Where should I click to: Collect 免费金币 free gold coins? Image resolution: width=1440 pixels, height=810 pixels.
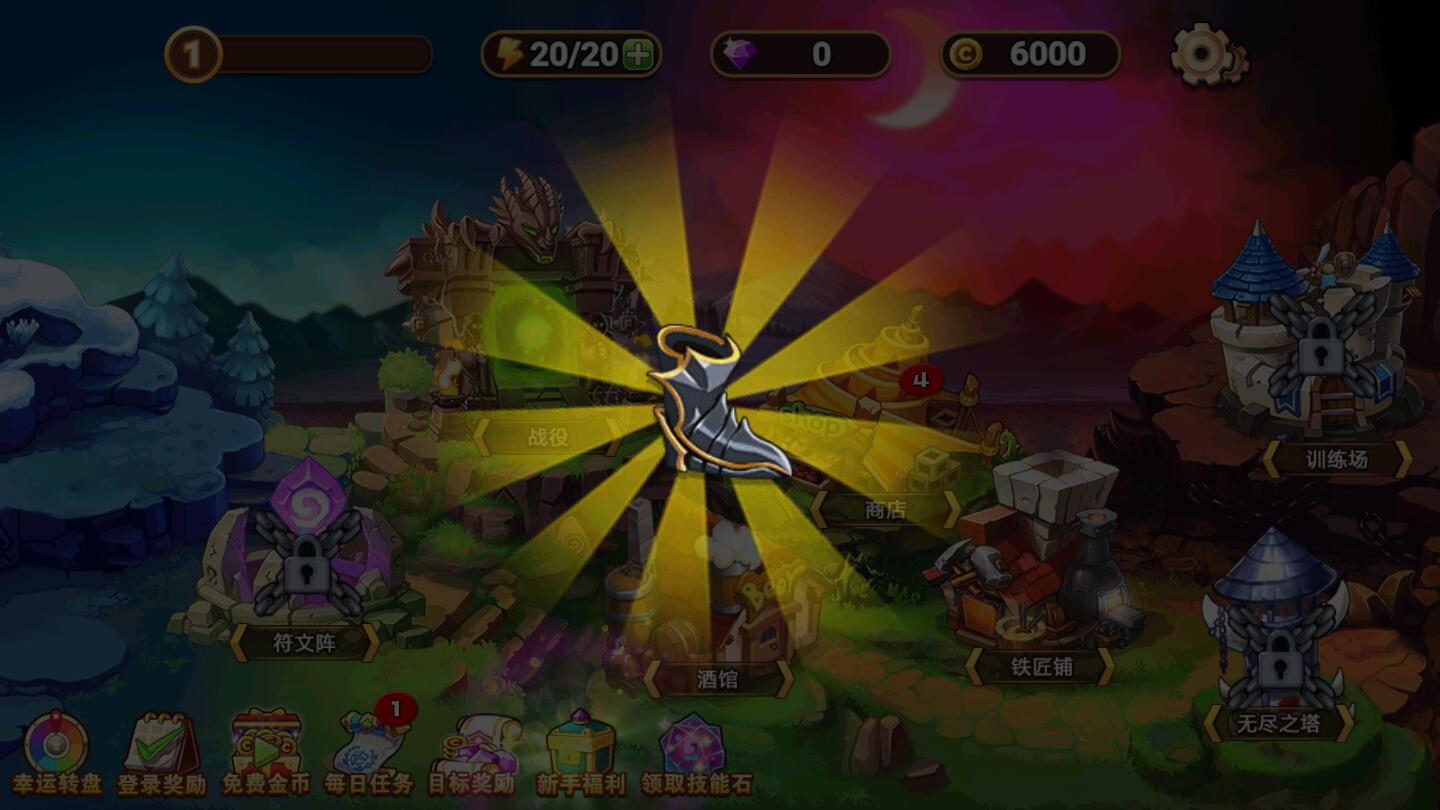click(x=262, y=745)
